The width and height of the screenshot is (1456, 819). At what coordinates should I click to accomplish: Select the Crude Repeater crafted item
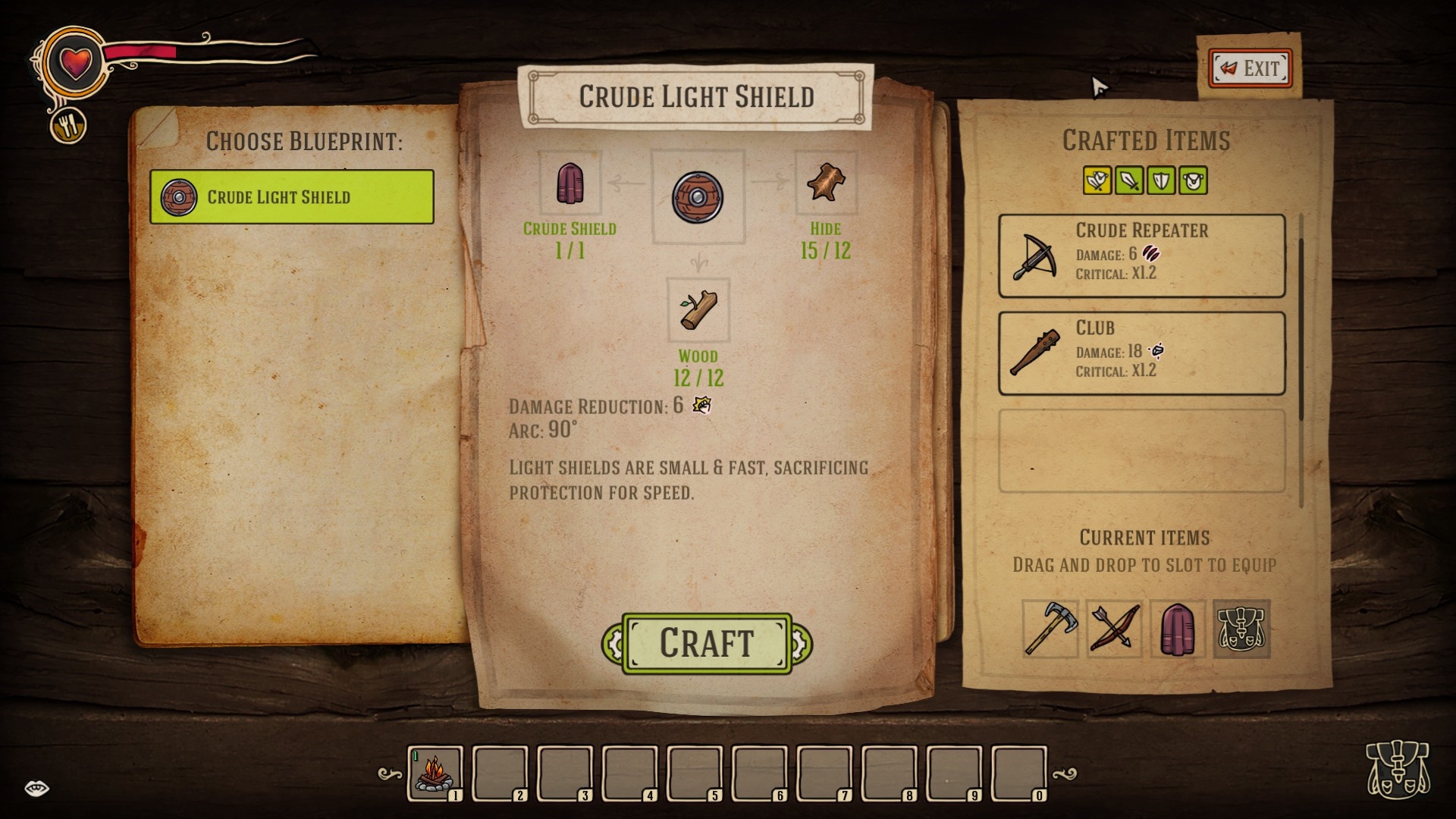tap(1141, 256)
